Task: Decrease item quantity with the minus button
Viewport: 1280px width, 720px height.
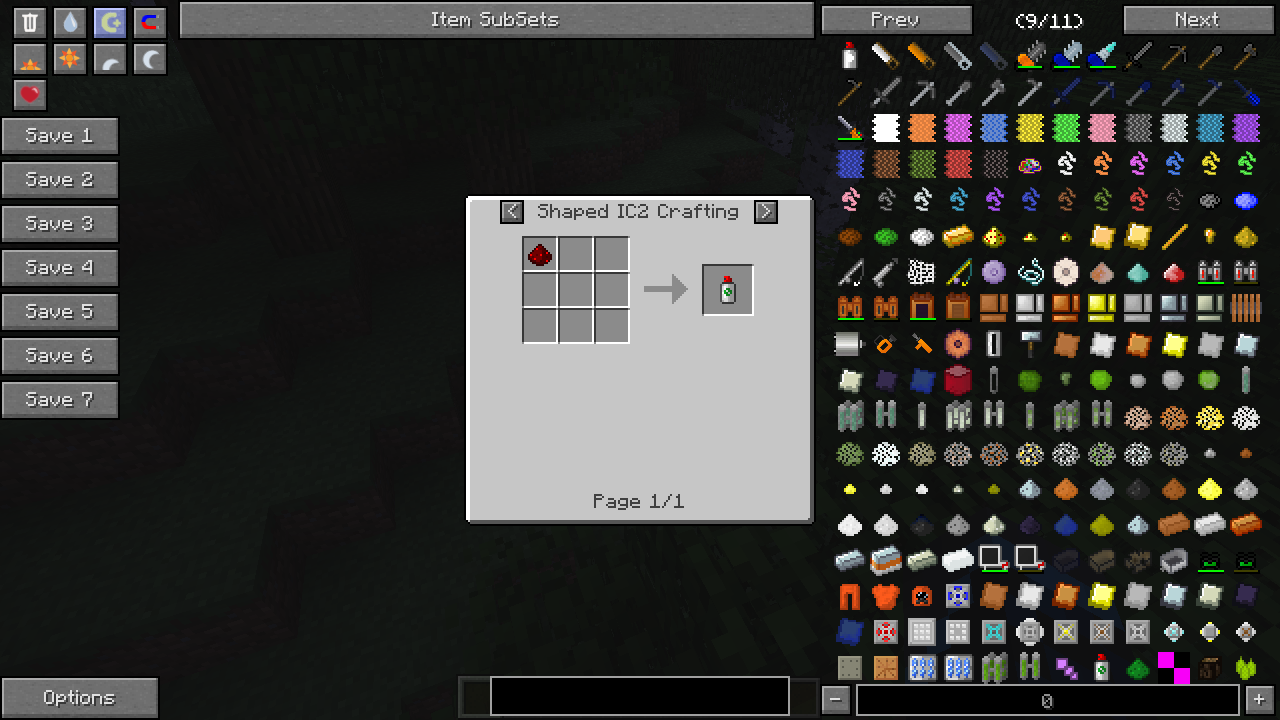Action: pyautogui.click(x=837, y=700)
